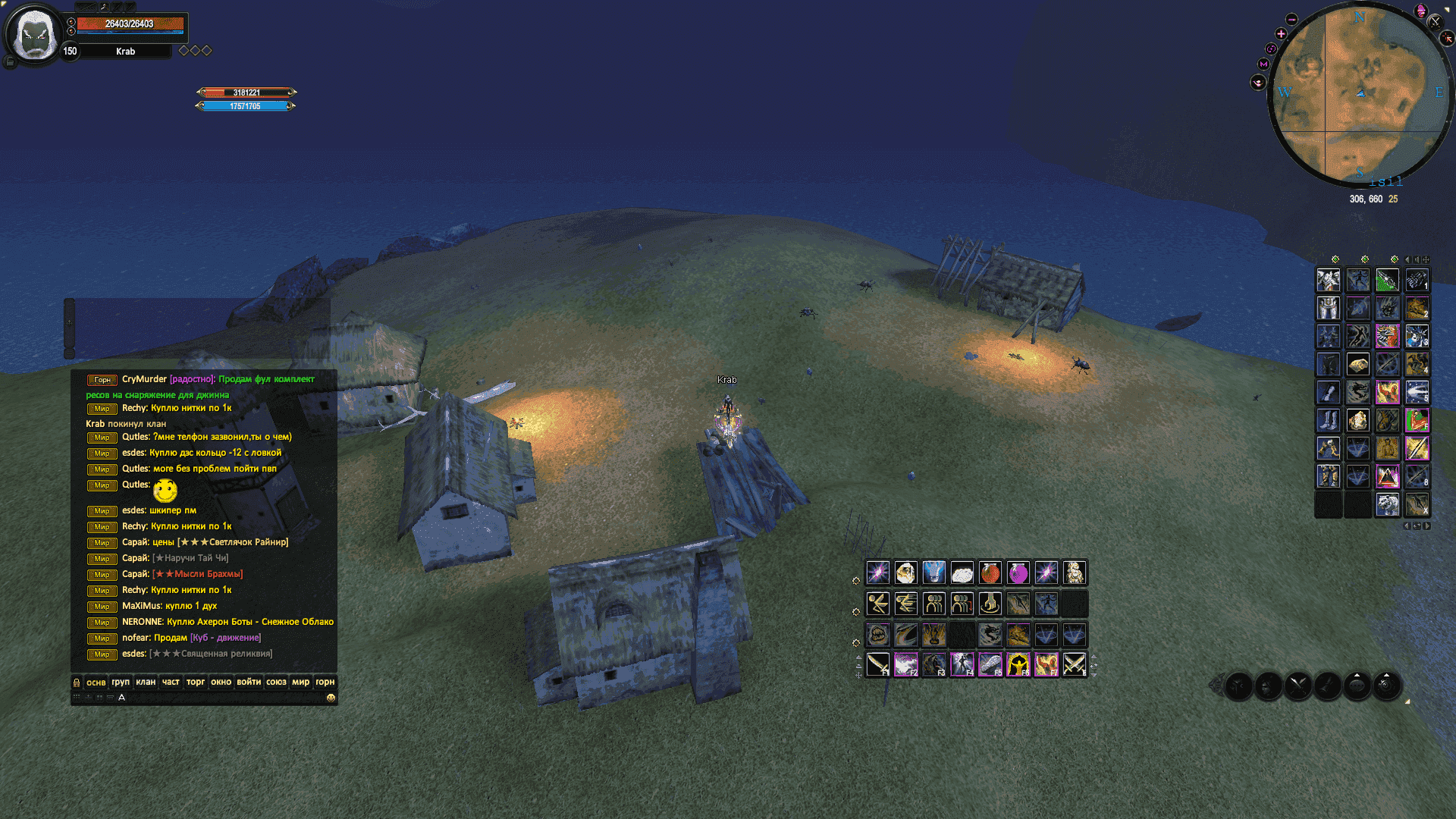Open the chat emoji smiley picker
This screenshot has width=1456, height=819.
tap(331, 698)
